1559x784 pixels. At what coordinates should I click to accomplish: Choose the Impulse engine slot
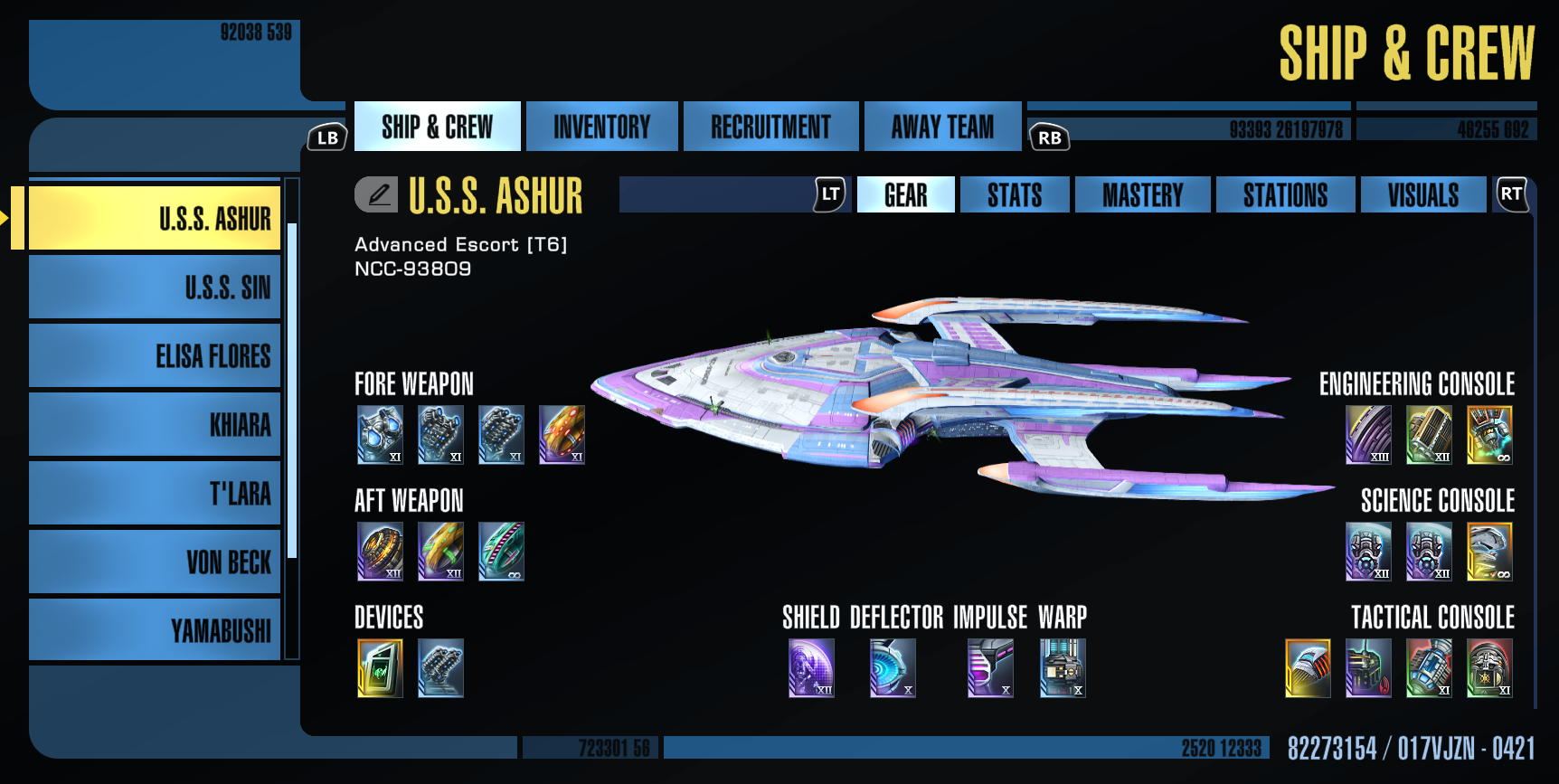[x=990, y=668]
